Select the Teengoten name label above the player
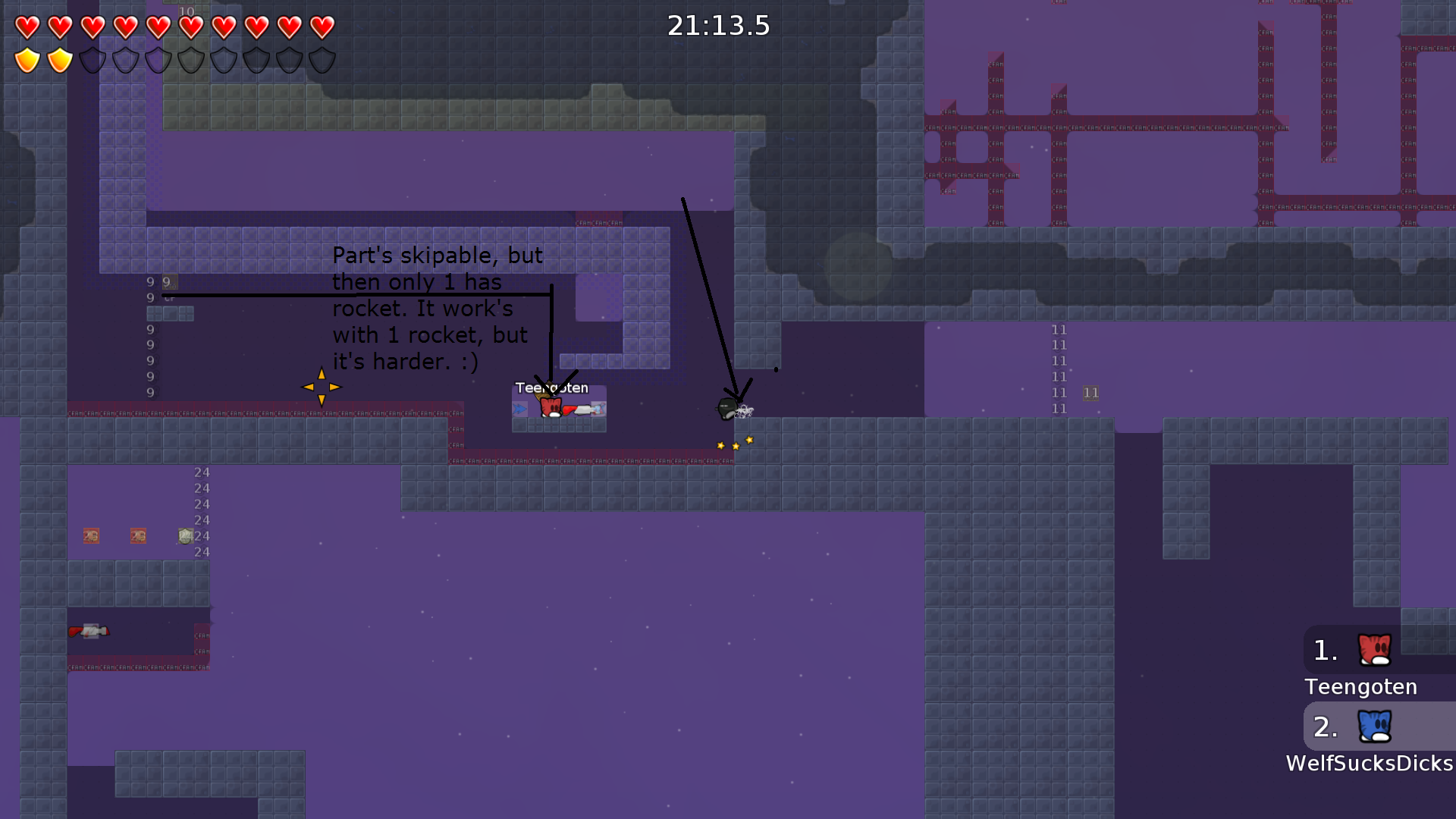Viewport: 1456px width, 819px height. [552, 387]
